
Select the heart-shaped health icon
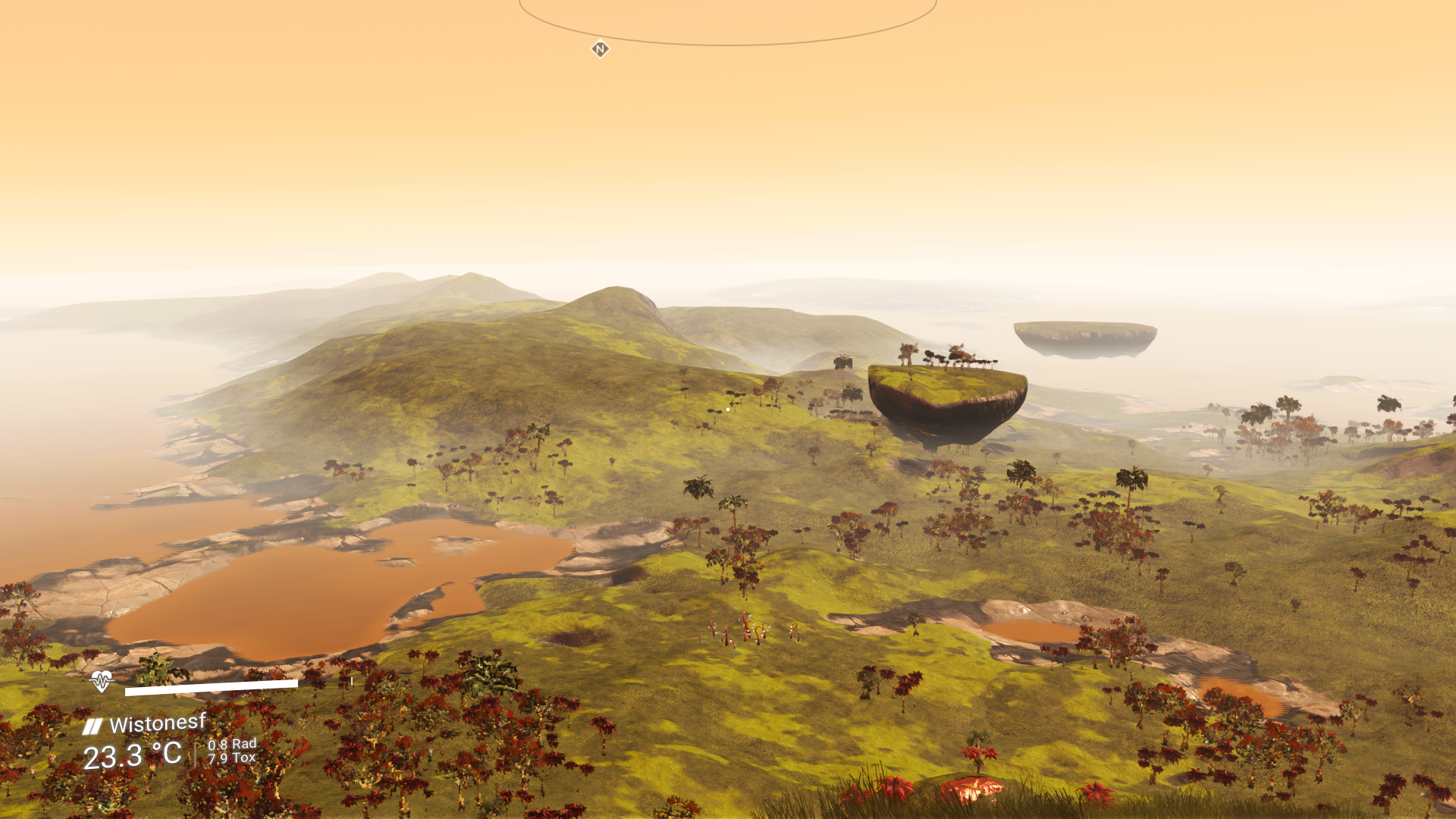pos(101,681)
